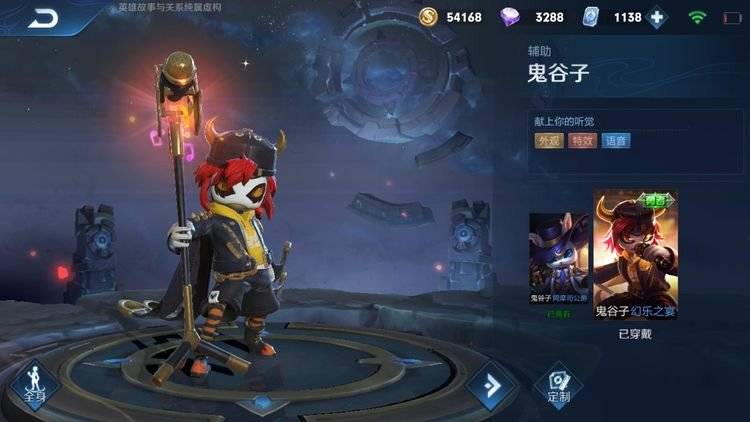Viewport: 750px width, 422px height.
Task: Select the 语音 voice tag
Action: pos(615,141)
